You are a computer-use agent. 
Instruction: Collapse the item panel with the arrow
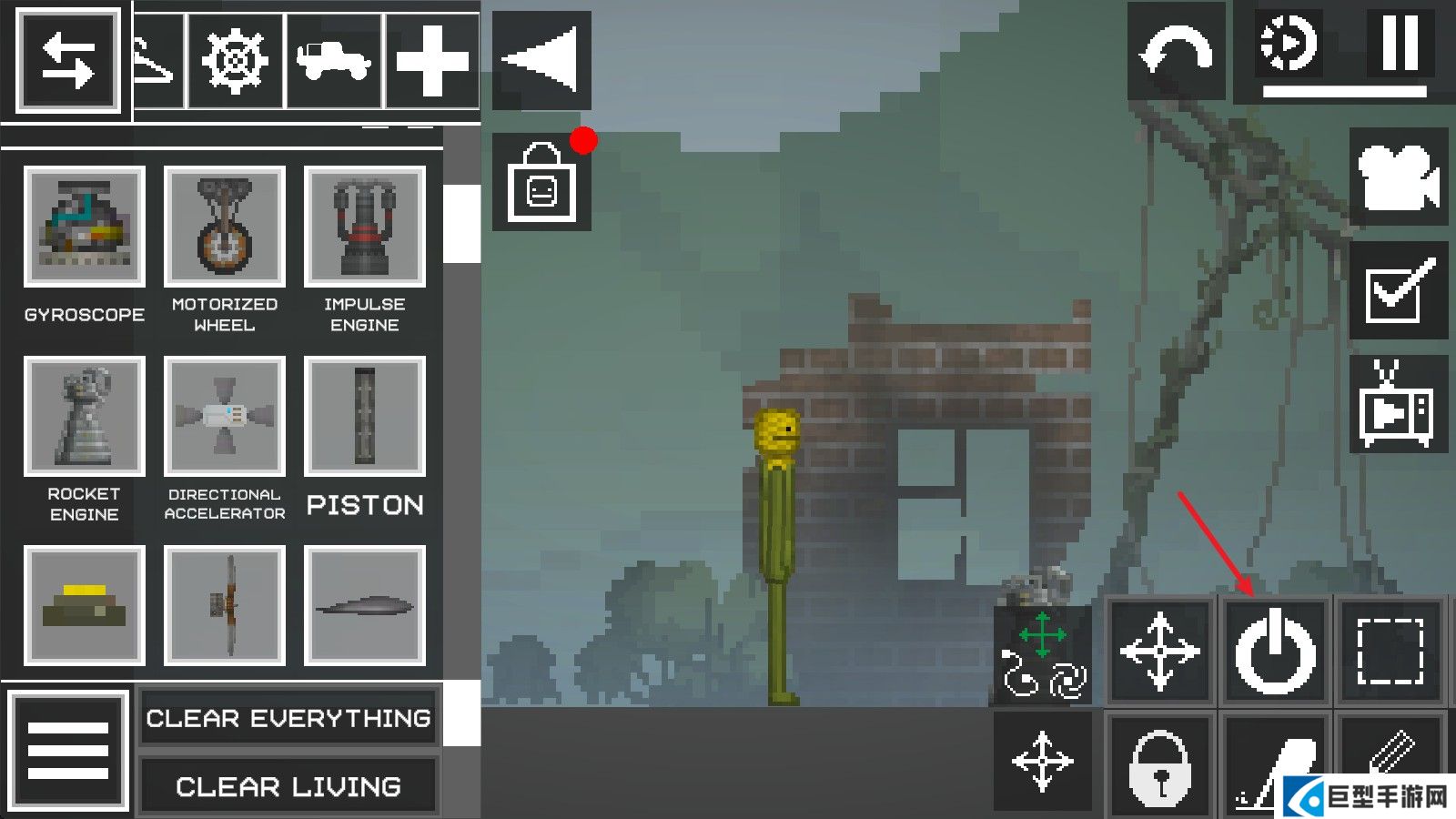point(541,60)
